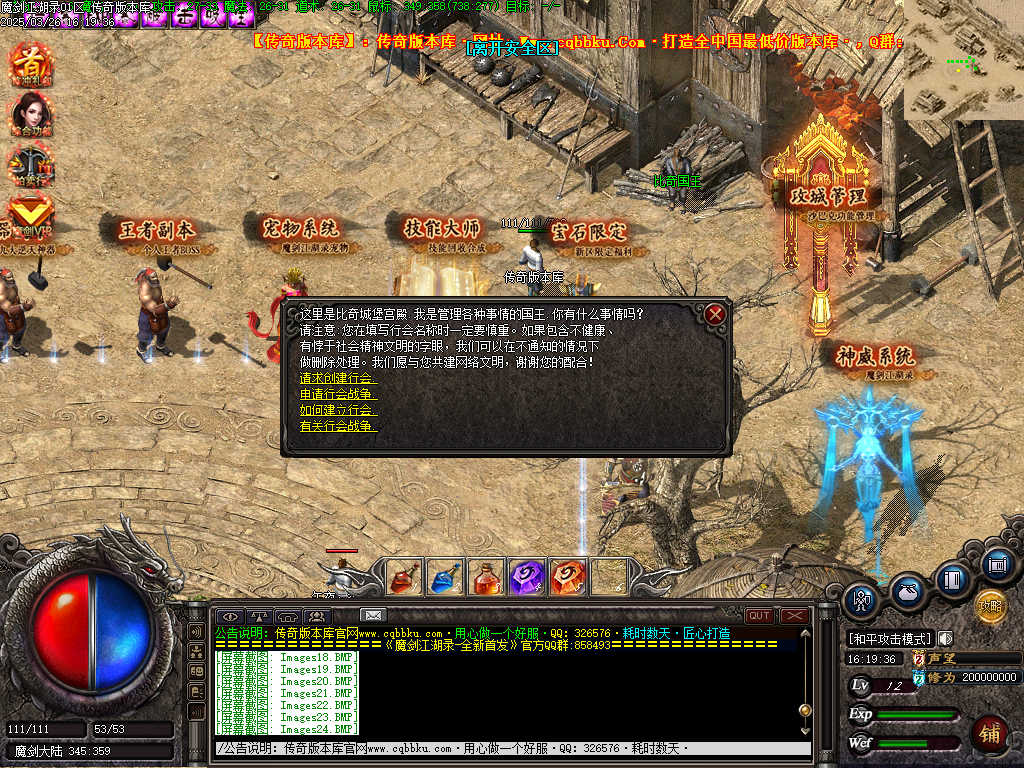Open the round gold 攻略 guide button
1024x768 pixels.
990,606
